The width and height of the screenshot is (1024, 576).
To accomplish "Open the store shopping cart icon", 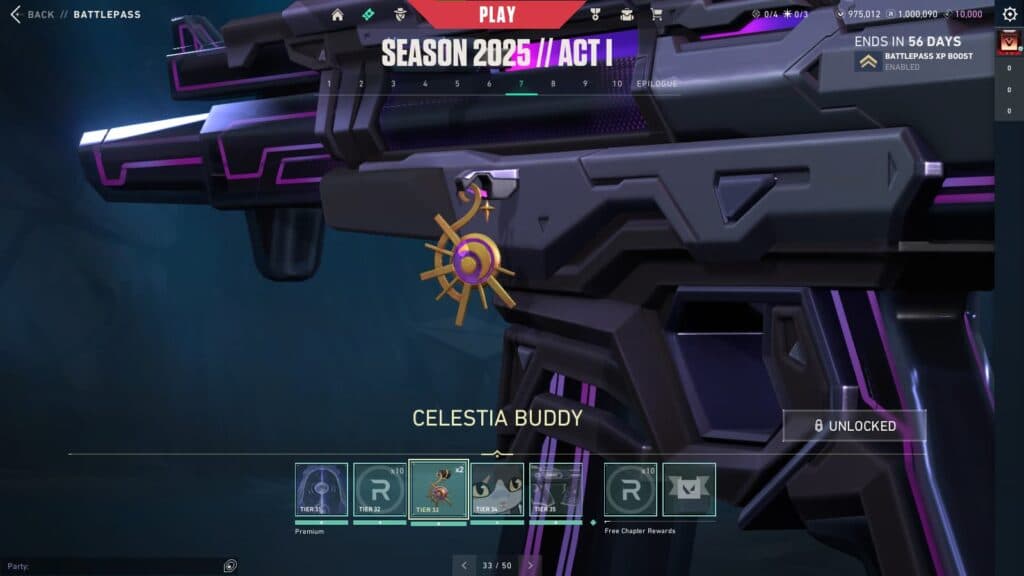I will pyautogui.click(x=656, y=15).
